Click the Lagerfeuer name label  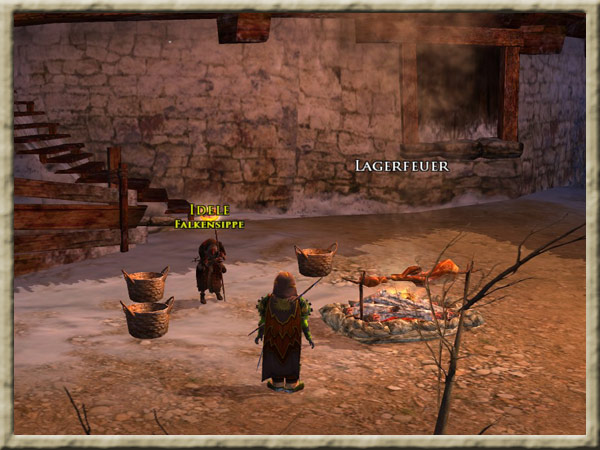[x=402, y=165]
